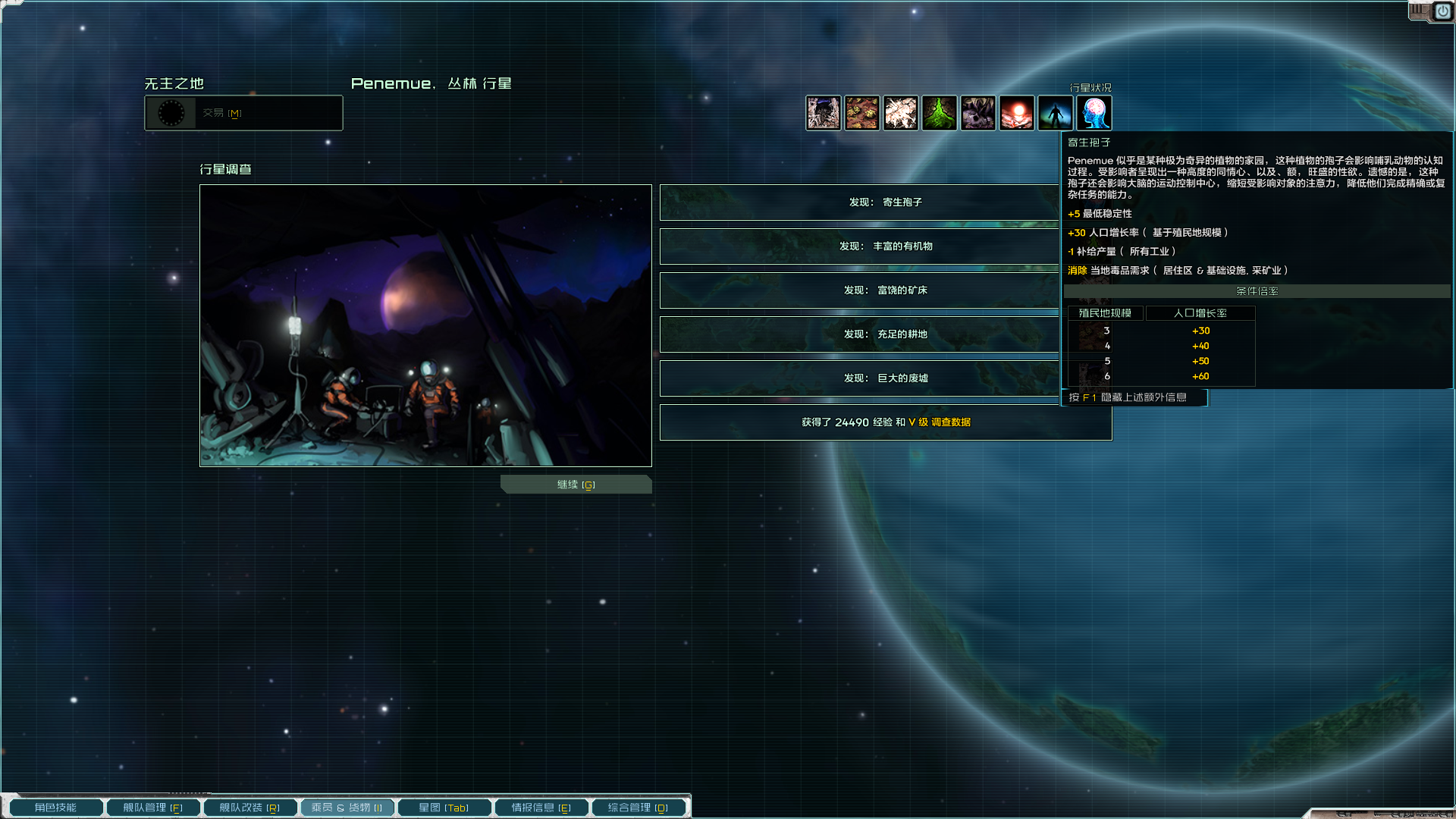Select the 获得了 24490 经验 reward row
Viewport: 1456px width, 819px height.
click(886, 422)
